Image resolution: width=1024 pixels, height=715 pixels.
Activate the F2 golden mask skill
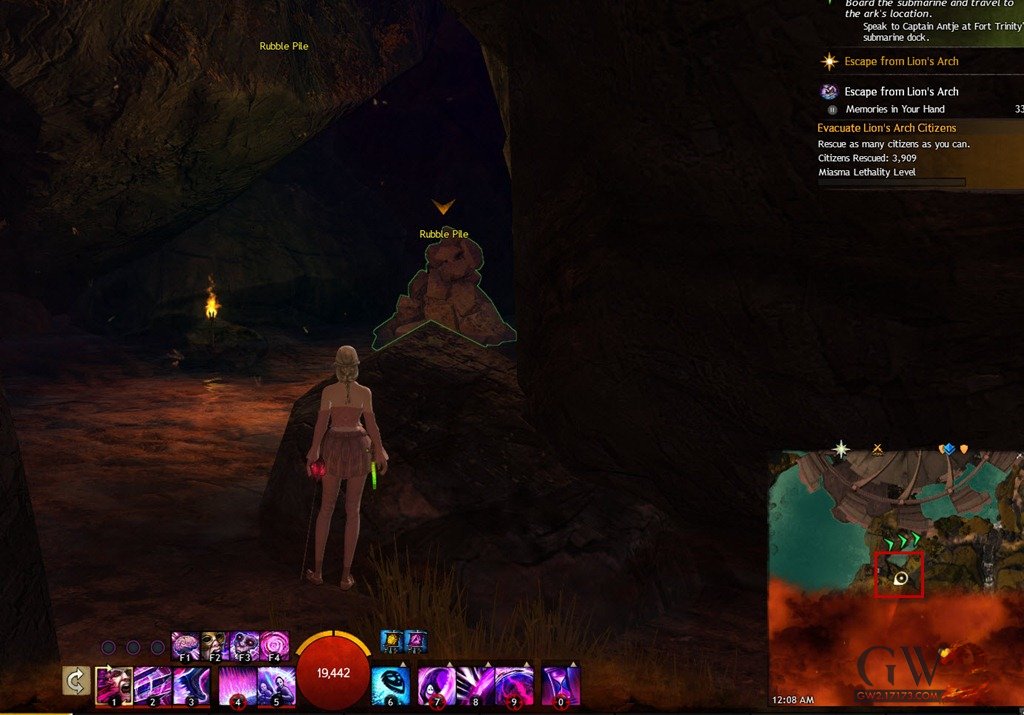[x=215, y=645]
